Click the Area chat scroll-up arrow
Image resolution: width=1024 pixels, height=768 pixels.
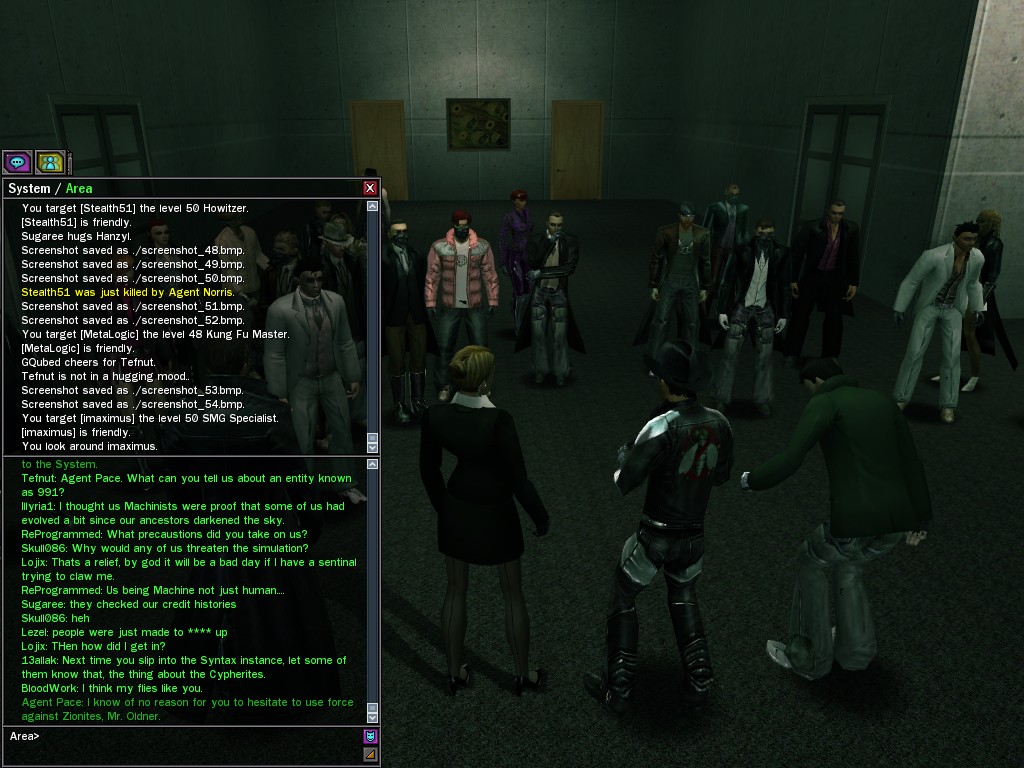(373, 465)
